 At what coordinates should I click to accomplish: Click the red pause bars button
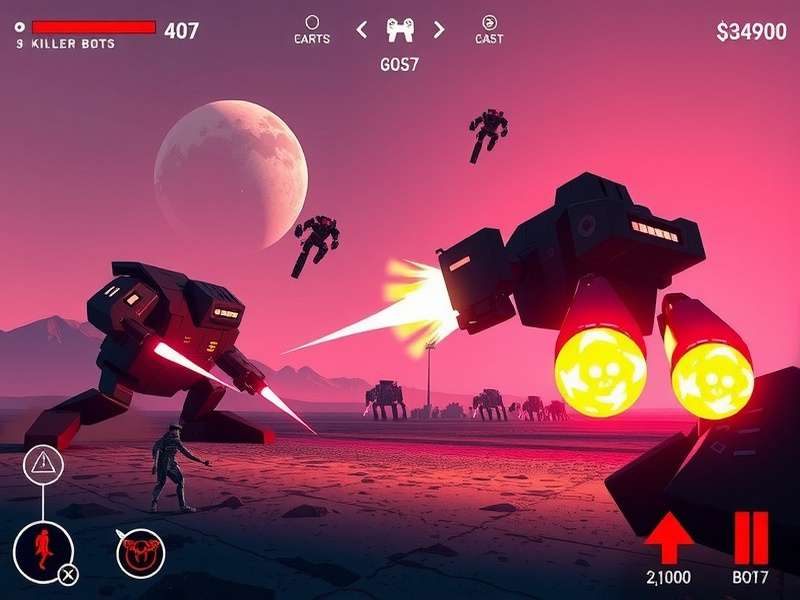click(x=750, y=538)
